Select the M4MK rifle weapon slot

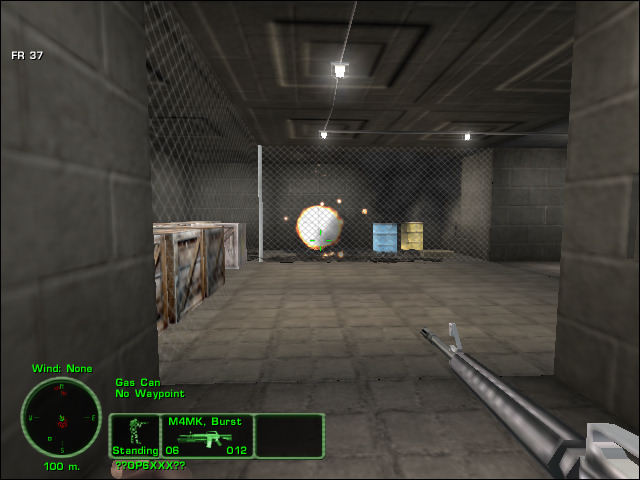[206, 436]
